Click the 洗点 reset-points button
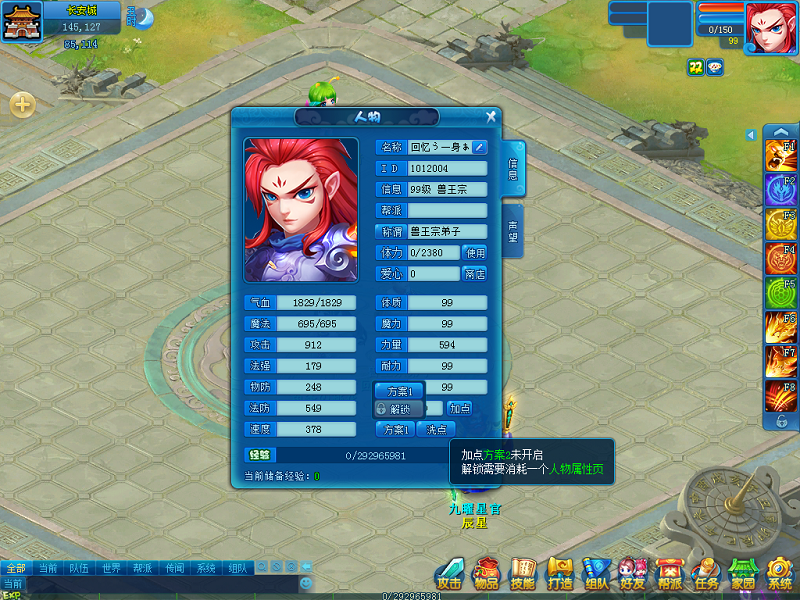800x600 pixels. click(435, 429)
